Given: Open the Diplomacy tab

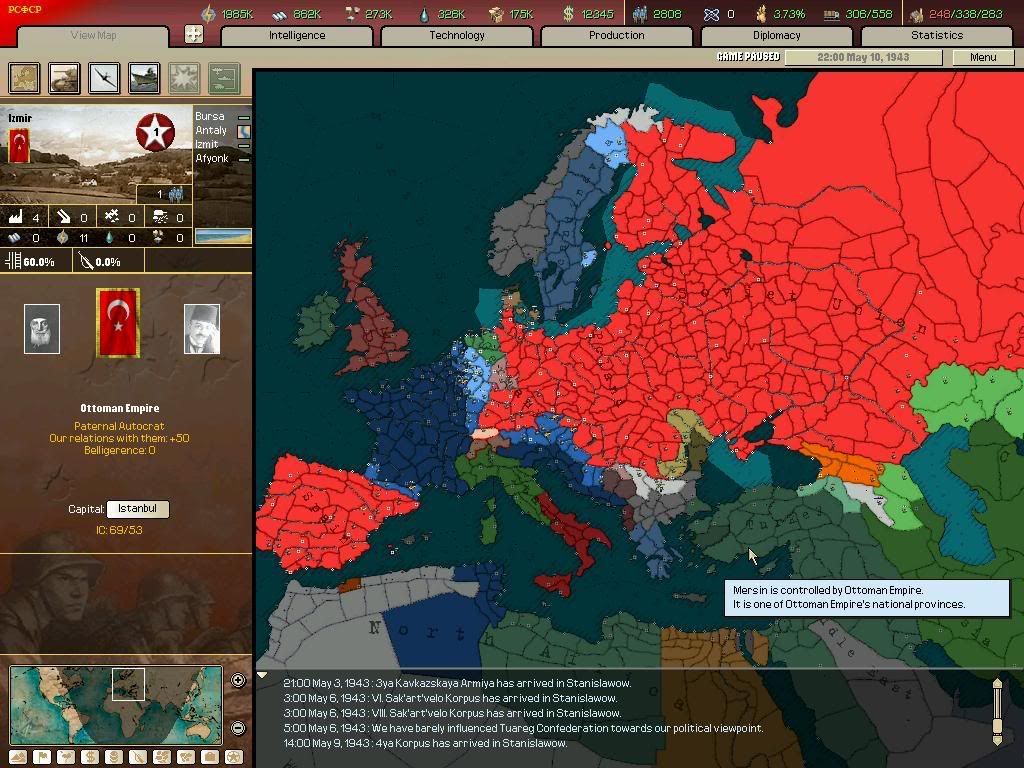Looking at the screenshot, I should [x=777, y=35].
